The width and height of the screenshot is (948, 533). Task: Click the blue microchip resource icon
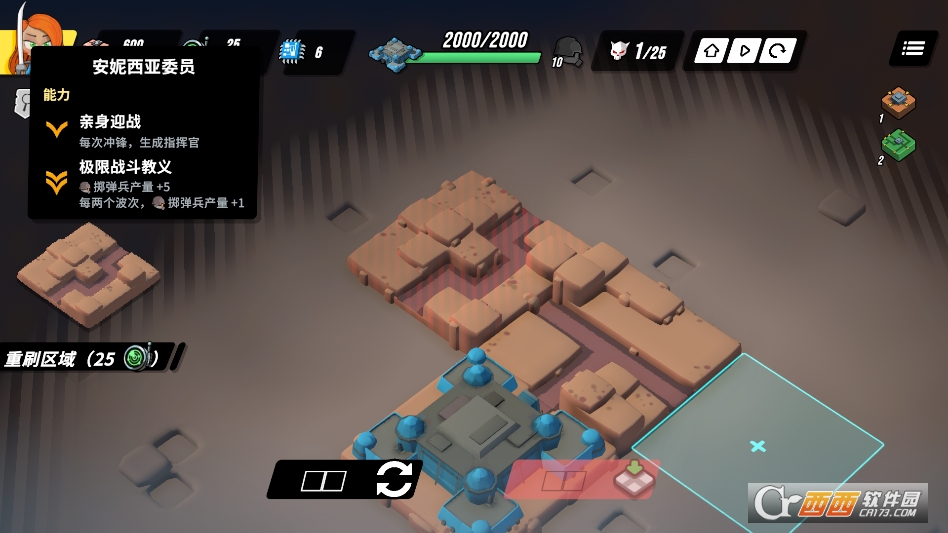coord(291,51)
